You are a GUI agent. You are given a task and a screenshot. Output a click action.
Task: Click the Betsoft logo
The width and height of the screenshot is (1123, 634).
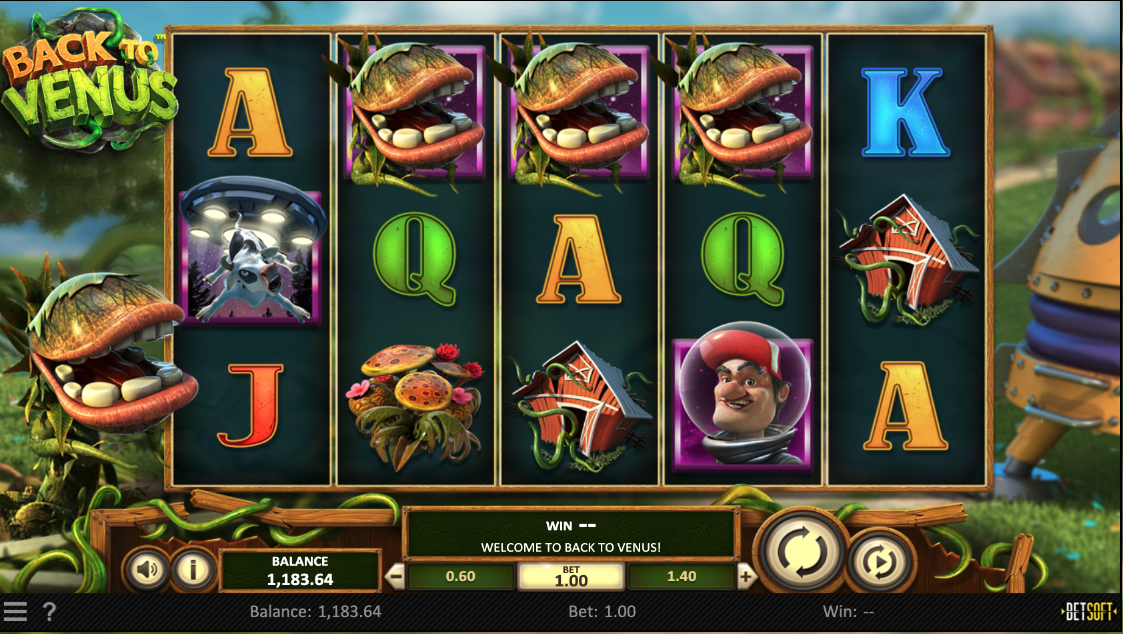(x=1089, y=611)
